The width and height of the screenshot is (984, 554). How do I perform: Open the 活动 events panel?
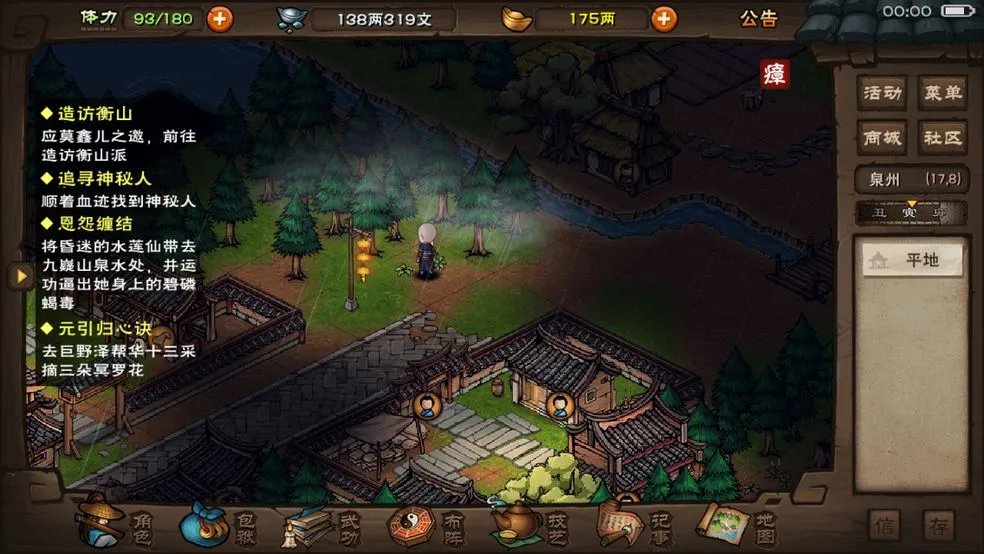[883, 94]
